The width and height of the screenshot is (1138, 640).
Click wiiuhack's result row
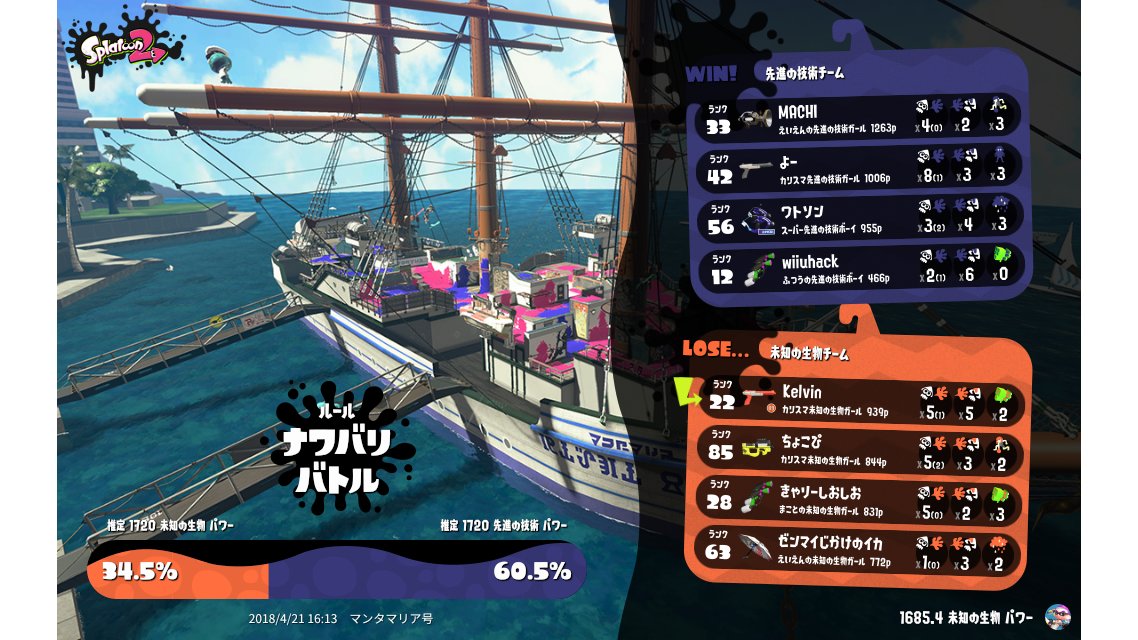[x=860, y=269]
